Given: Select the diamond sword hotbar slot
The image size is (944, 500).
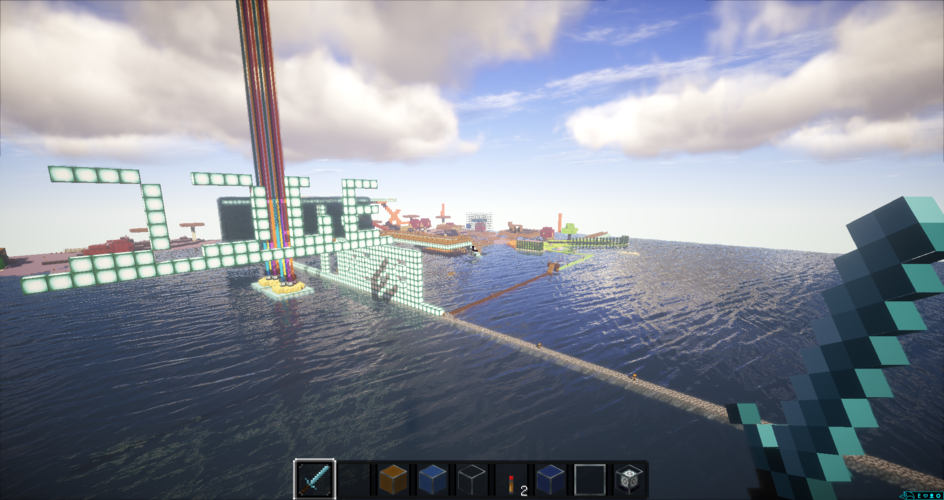Looking at the screenshot, I should 314,479.
